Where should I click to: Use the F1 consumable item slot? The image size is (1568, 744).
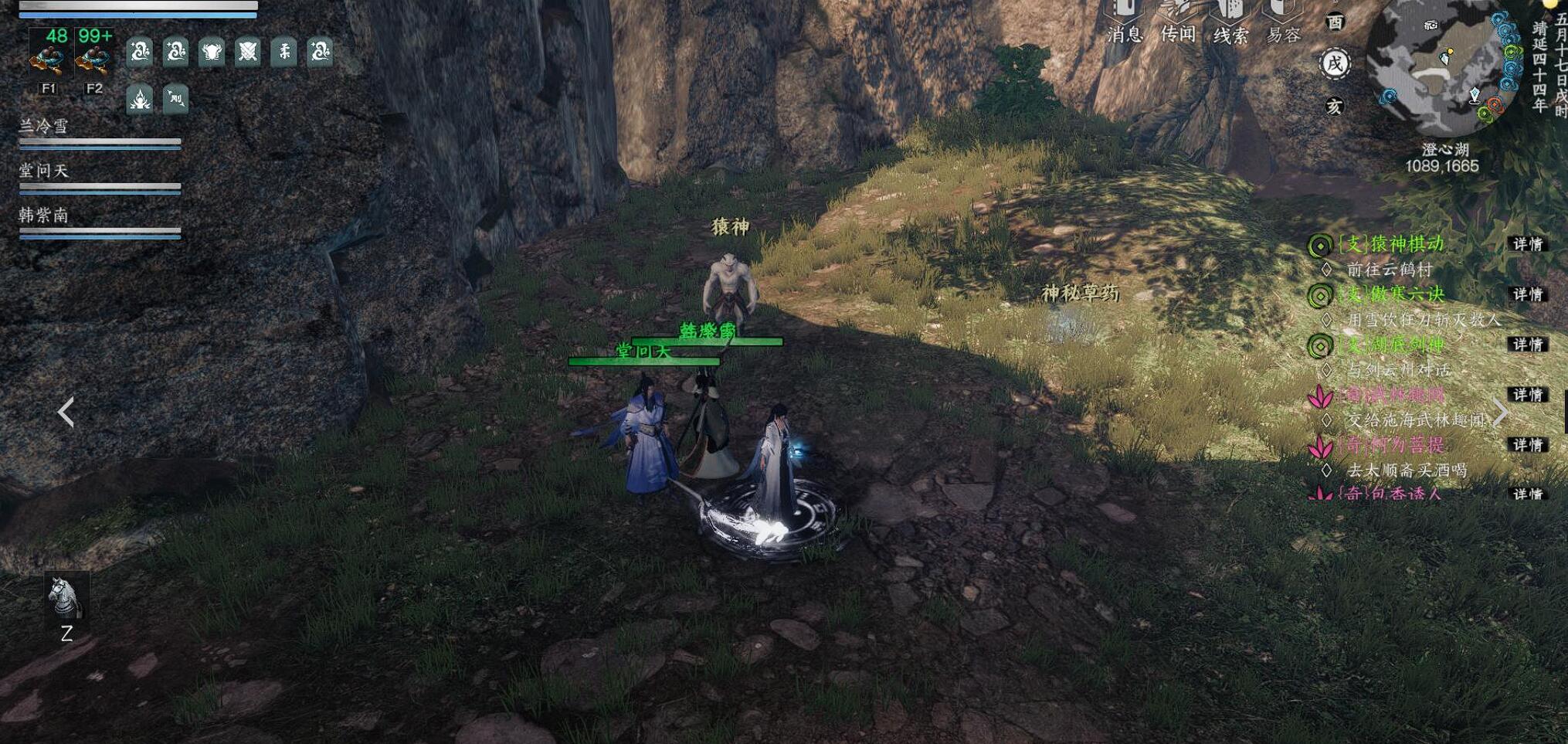[49, 55]
